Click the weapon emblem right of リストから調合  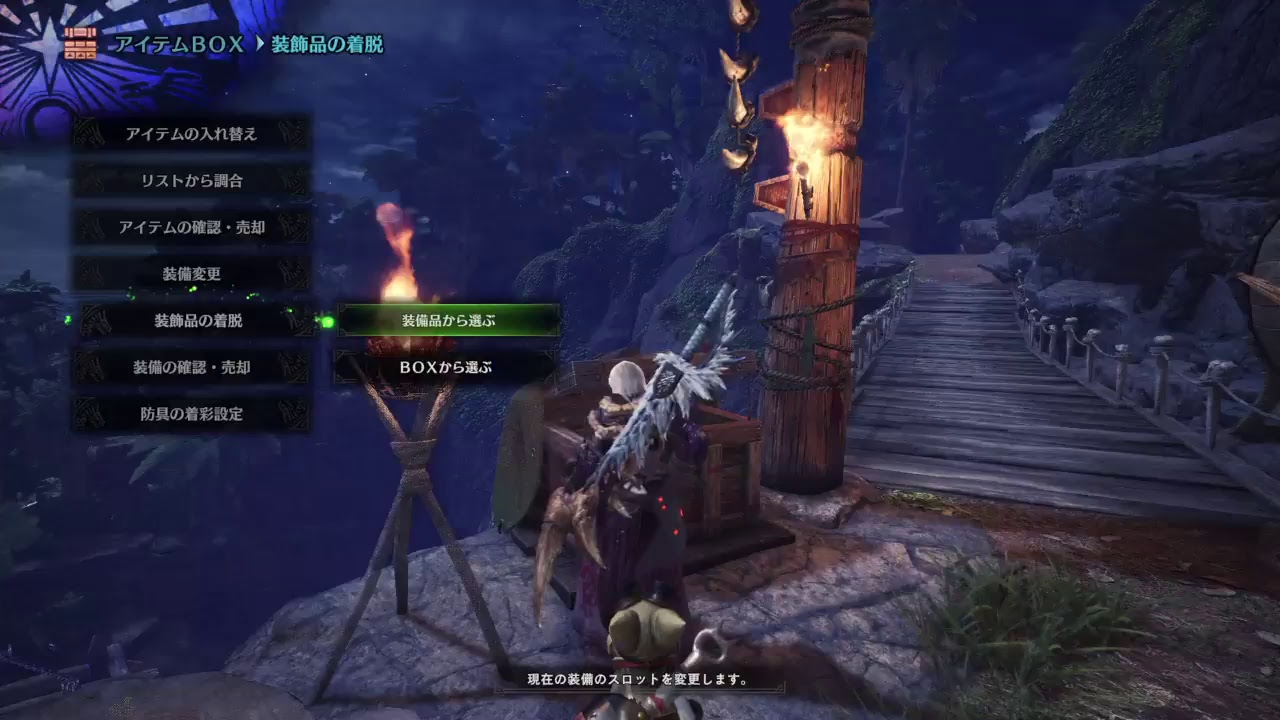point(293,180)
